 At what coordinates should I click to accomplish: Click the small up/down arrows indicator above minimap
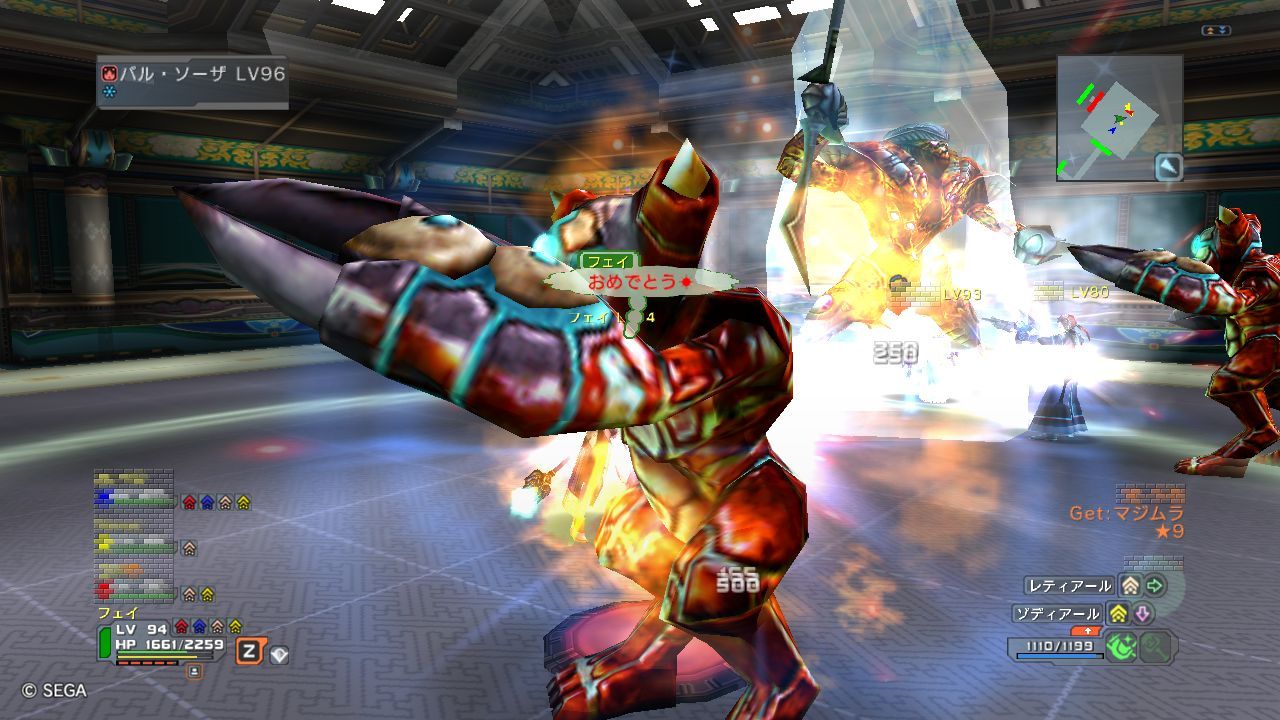1215,31
